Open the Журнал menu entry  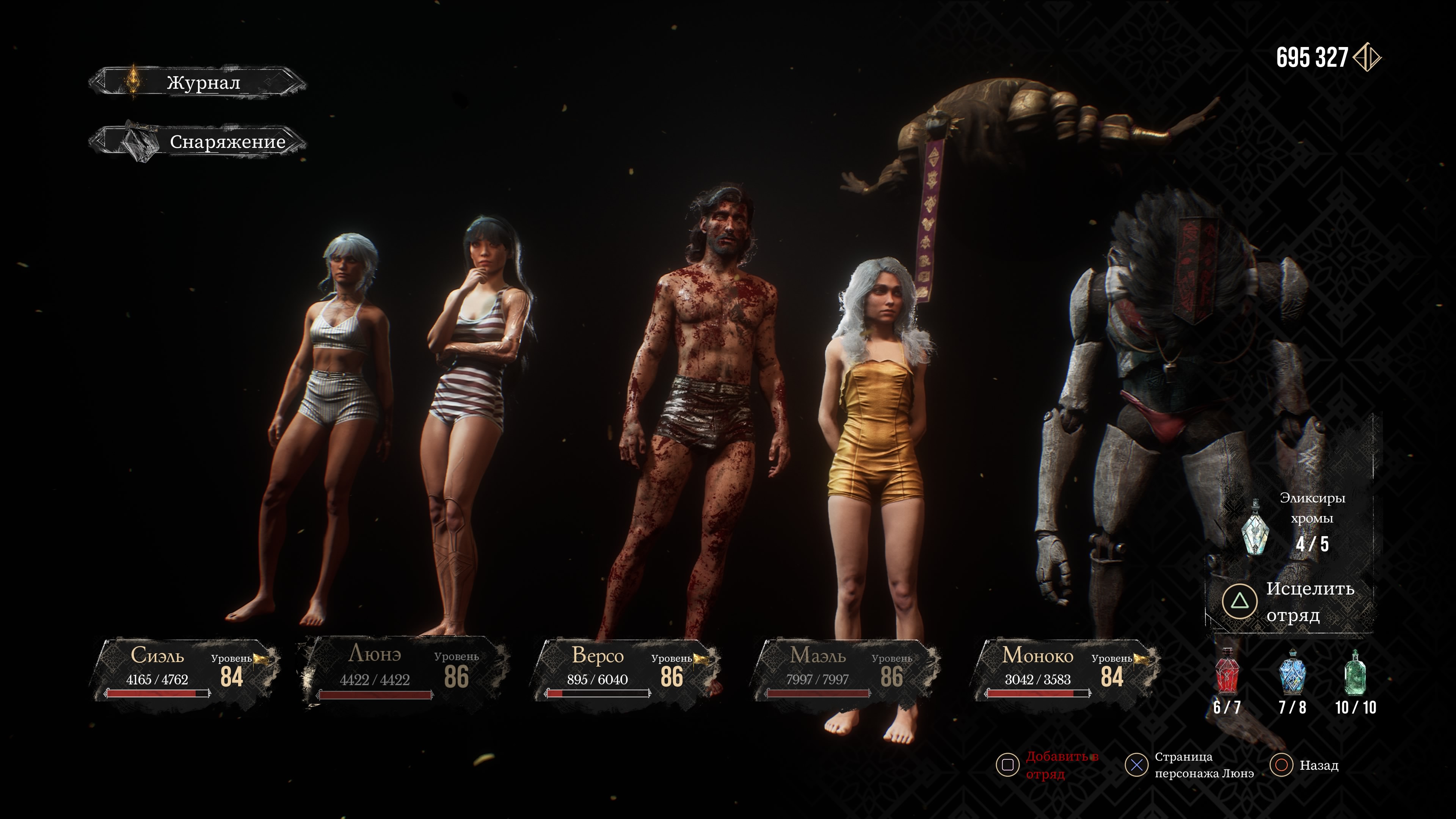198,83
